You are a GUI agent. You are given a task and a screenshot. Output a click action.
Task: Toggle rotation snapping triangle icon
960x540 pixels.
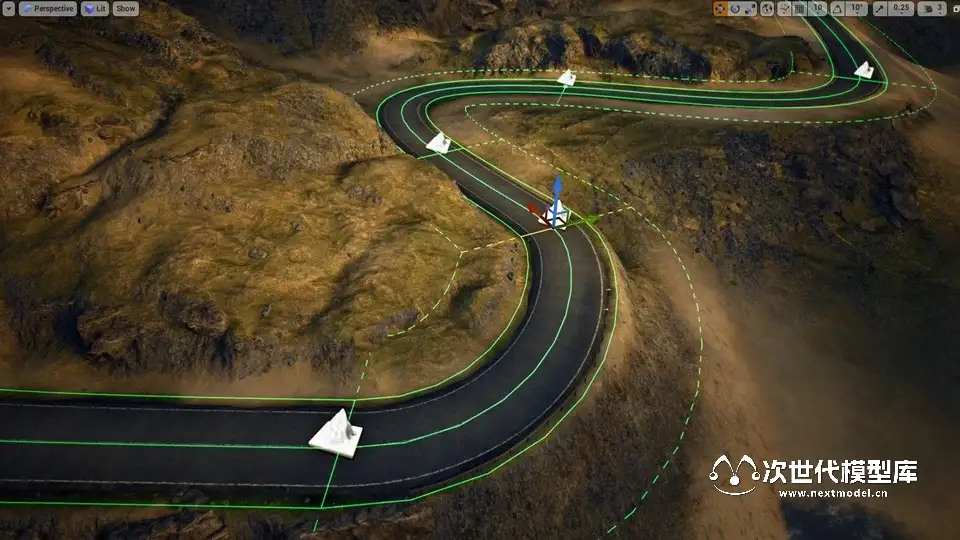(x=836, y=8)
